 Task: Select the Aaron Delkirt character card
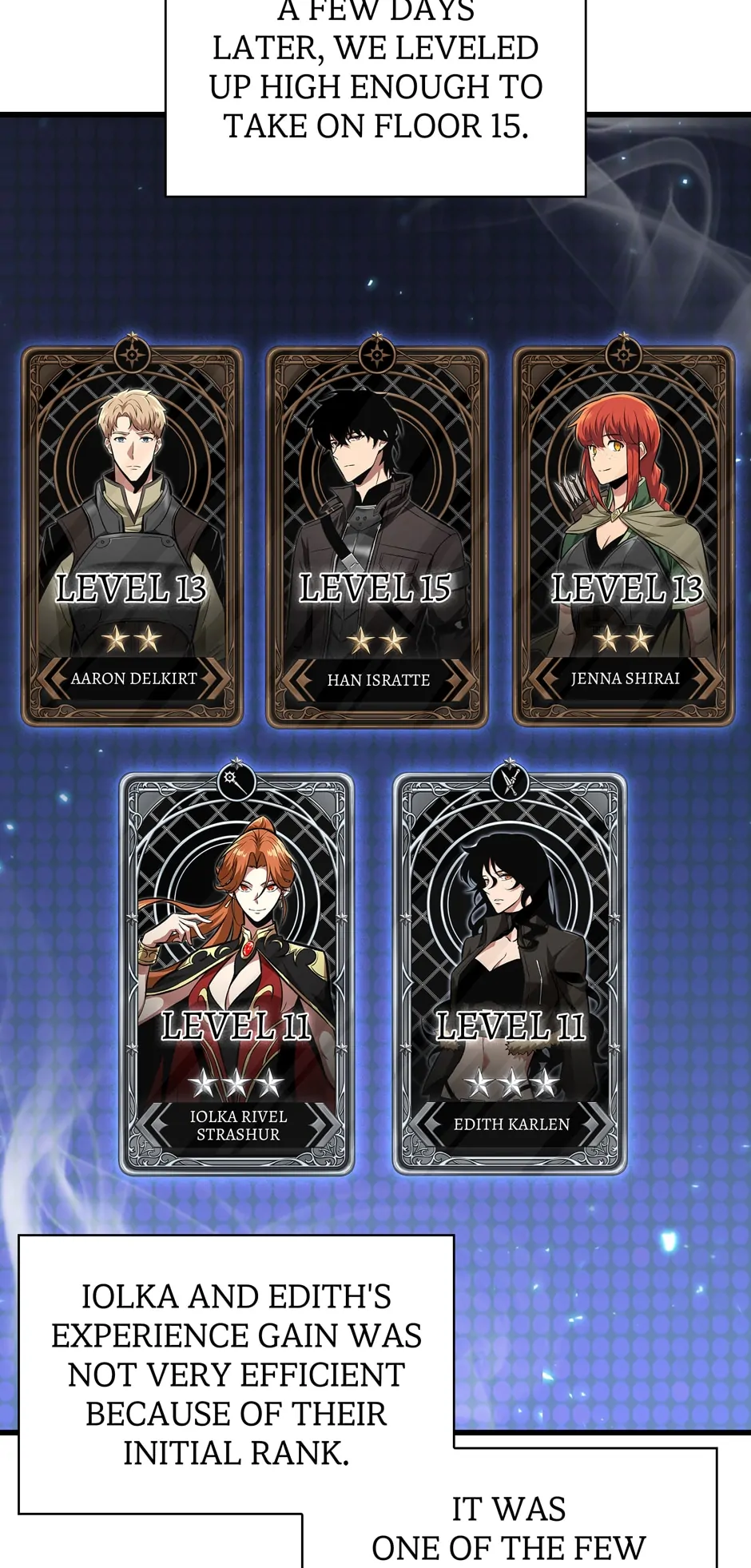[x=132, y=535]
